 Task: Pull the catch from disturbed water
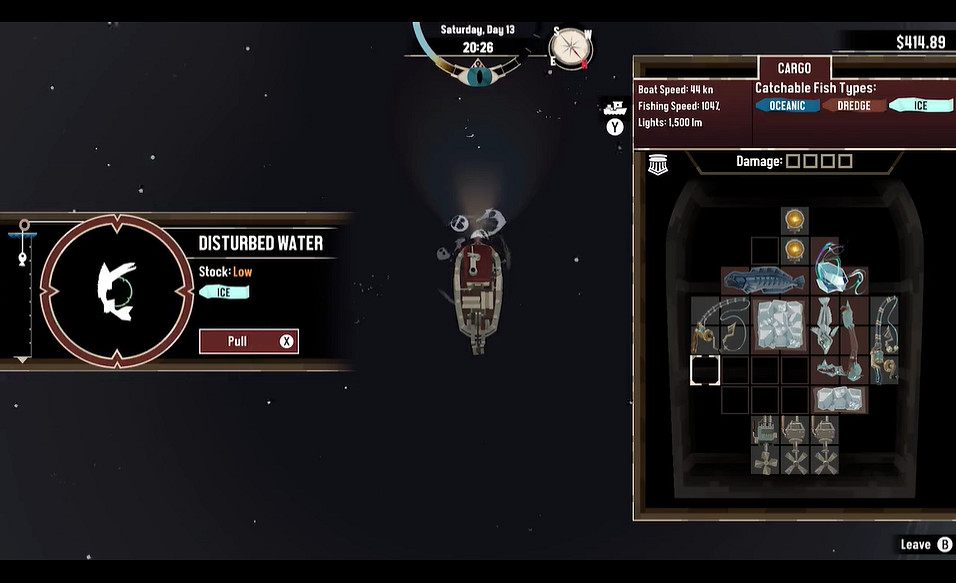point(248,341)
